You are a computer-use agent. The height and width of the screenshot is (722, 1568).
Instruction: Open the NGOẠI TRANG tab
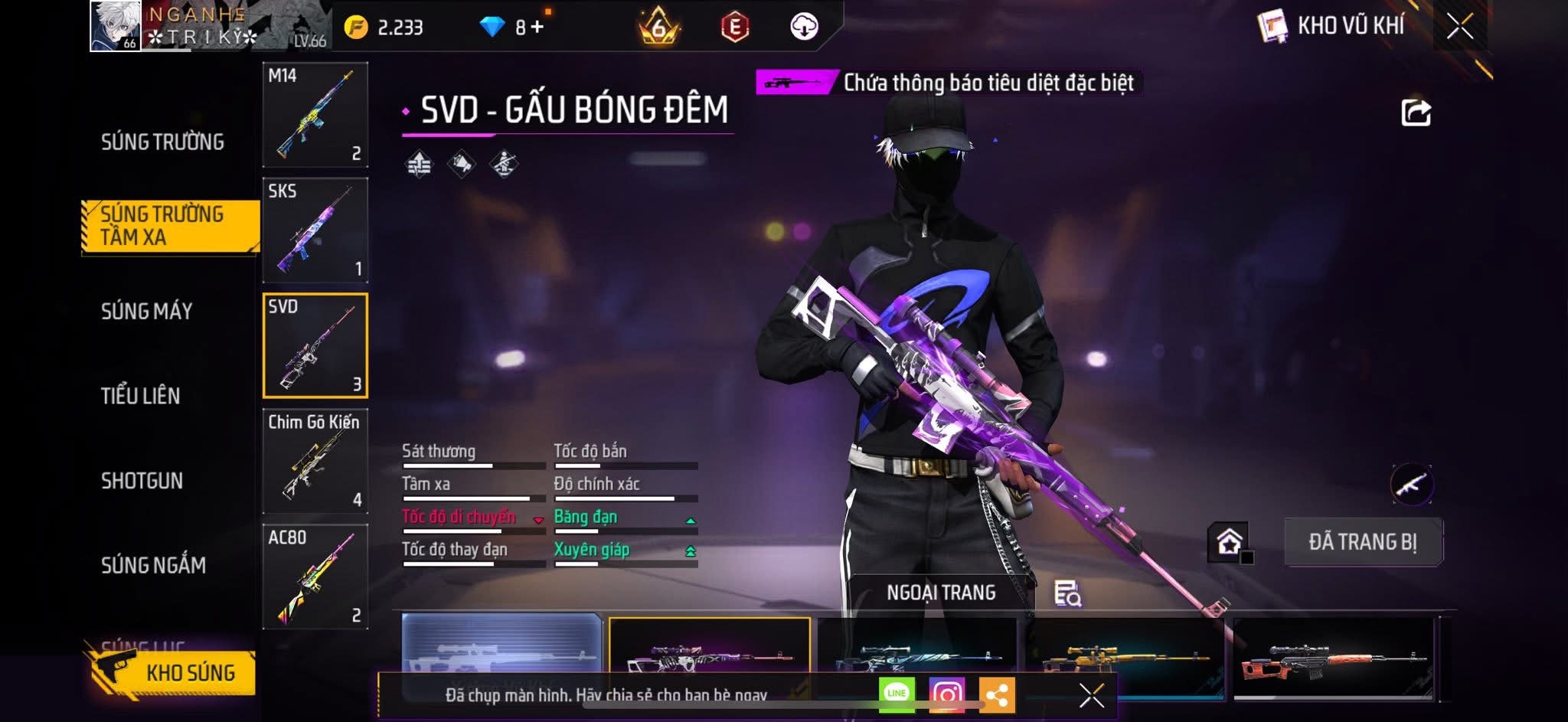tap(941, 593)
